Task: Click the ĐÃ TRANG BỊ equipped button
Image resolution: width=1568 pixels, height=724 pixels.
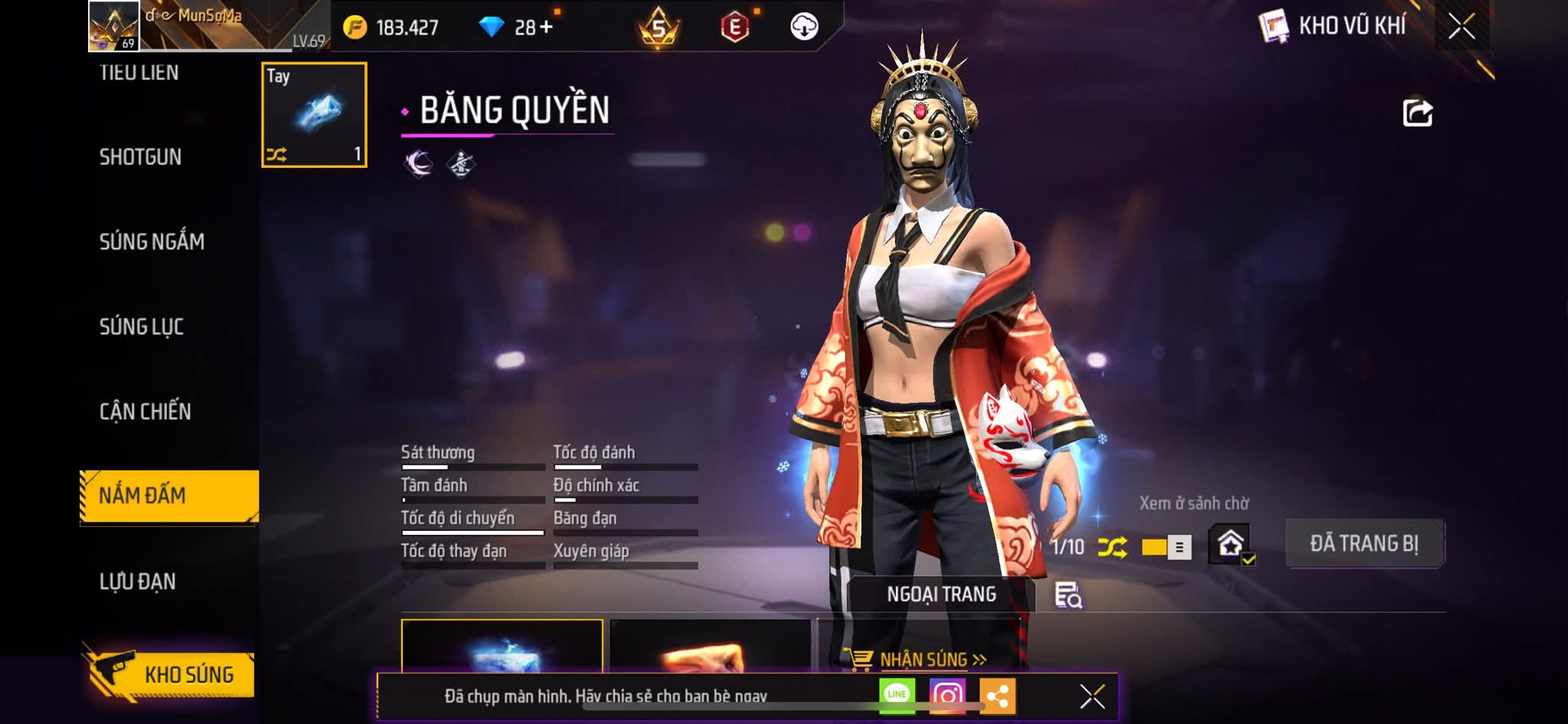Action: click(x=1364, y=544)
